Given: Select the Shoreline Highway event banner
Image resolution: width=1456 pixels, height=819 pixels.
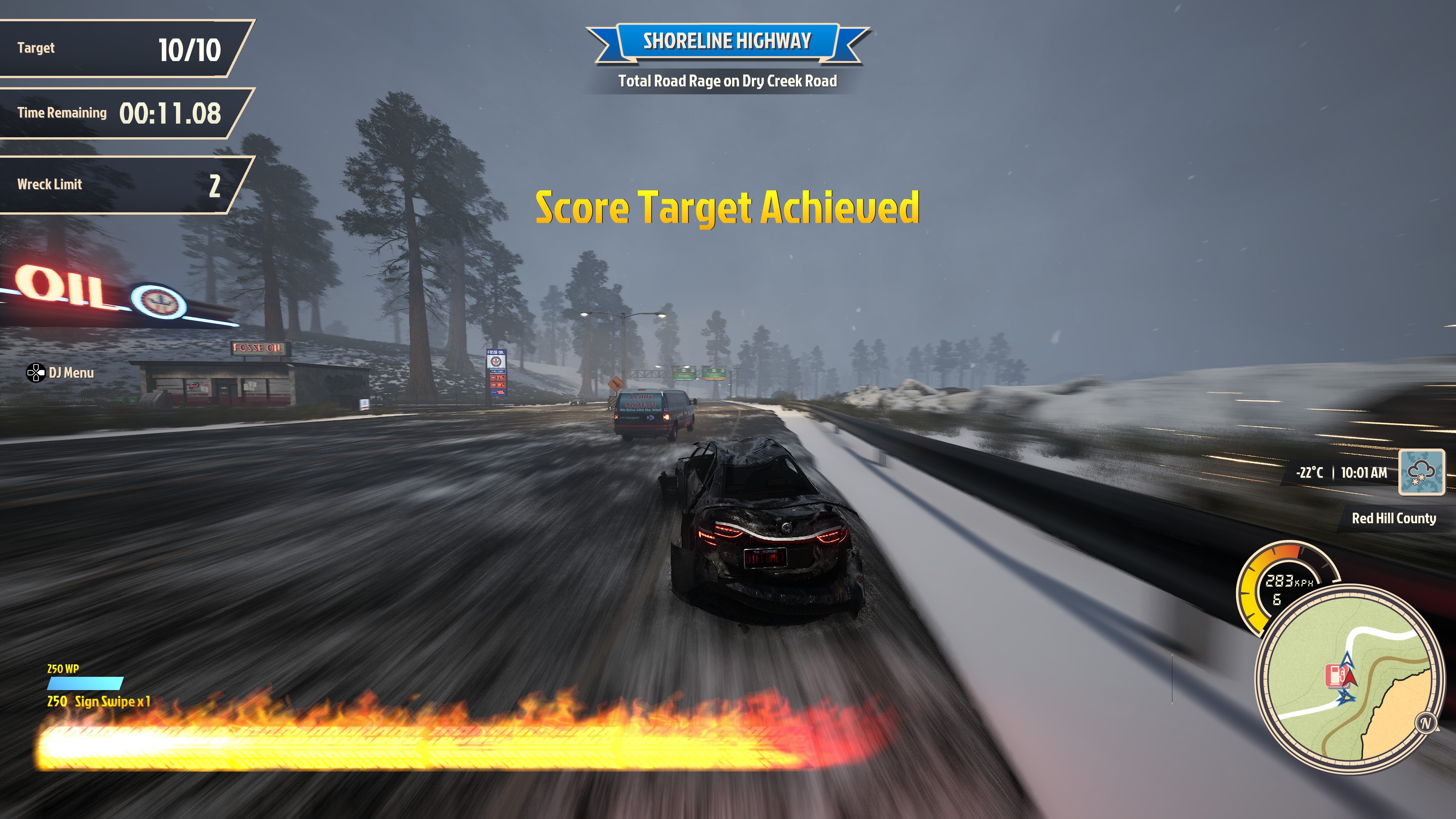Looking at the screenshot, I should pyautogui.click(x=727, y=41).
